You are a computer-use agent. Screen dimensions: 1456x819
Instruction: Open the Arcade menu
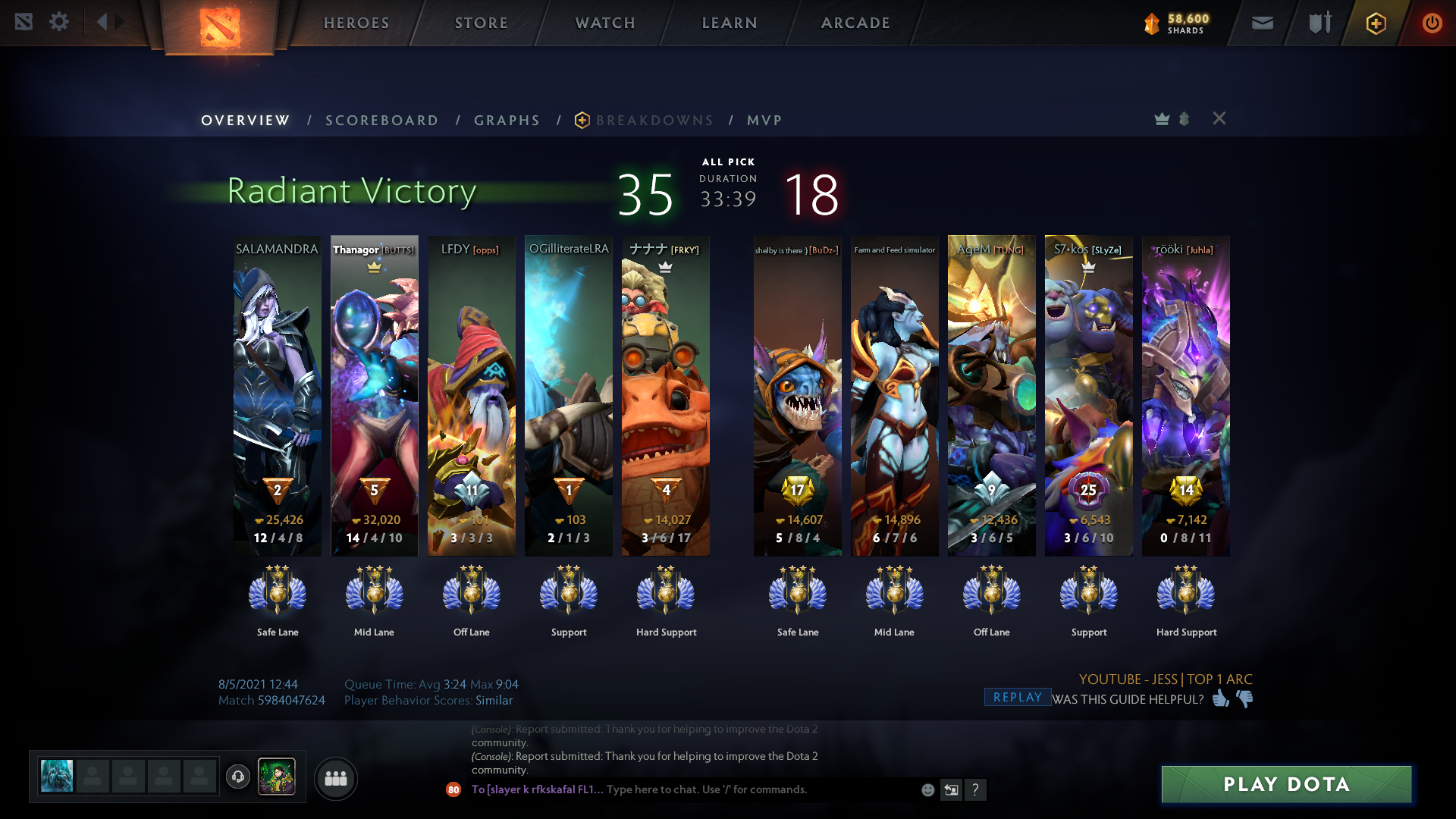855,23
